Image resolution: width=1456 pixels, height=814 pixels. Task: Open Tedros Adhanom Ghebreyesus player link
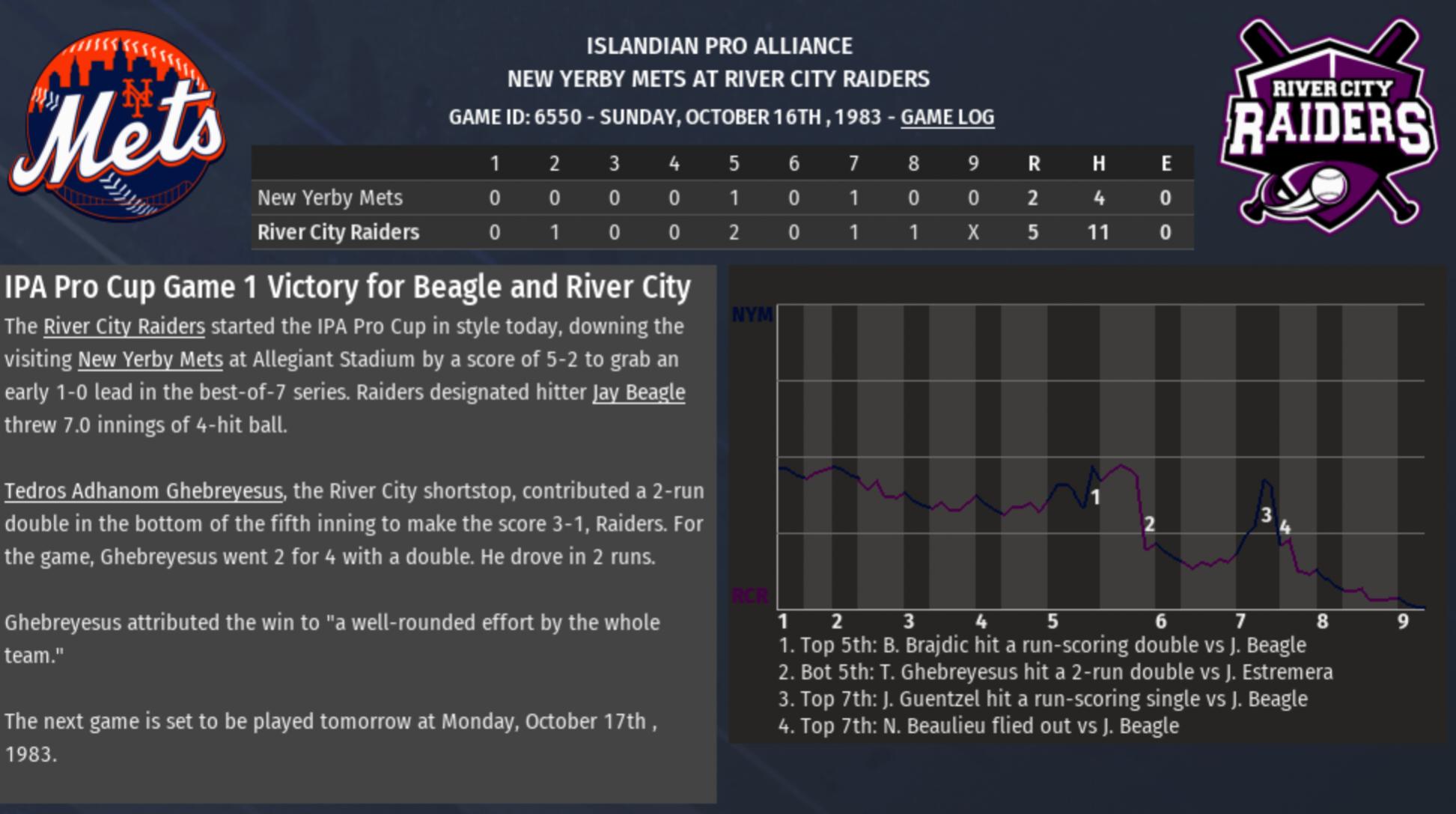(x=144, y=491)
